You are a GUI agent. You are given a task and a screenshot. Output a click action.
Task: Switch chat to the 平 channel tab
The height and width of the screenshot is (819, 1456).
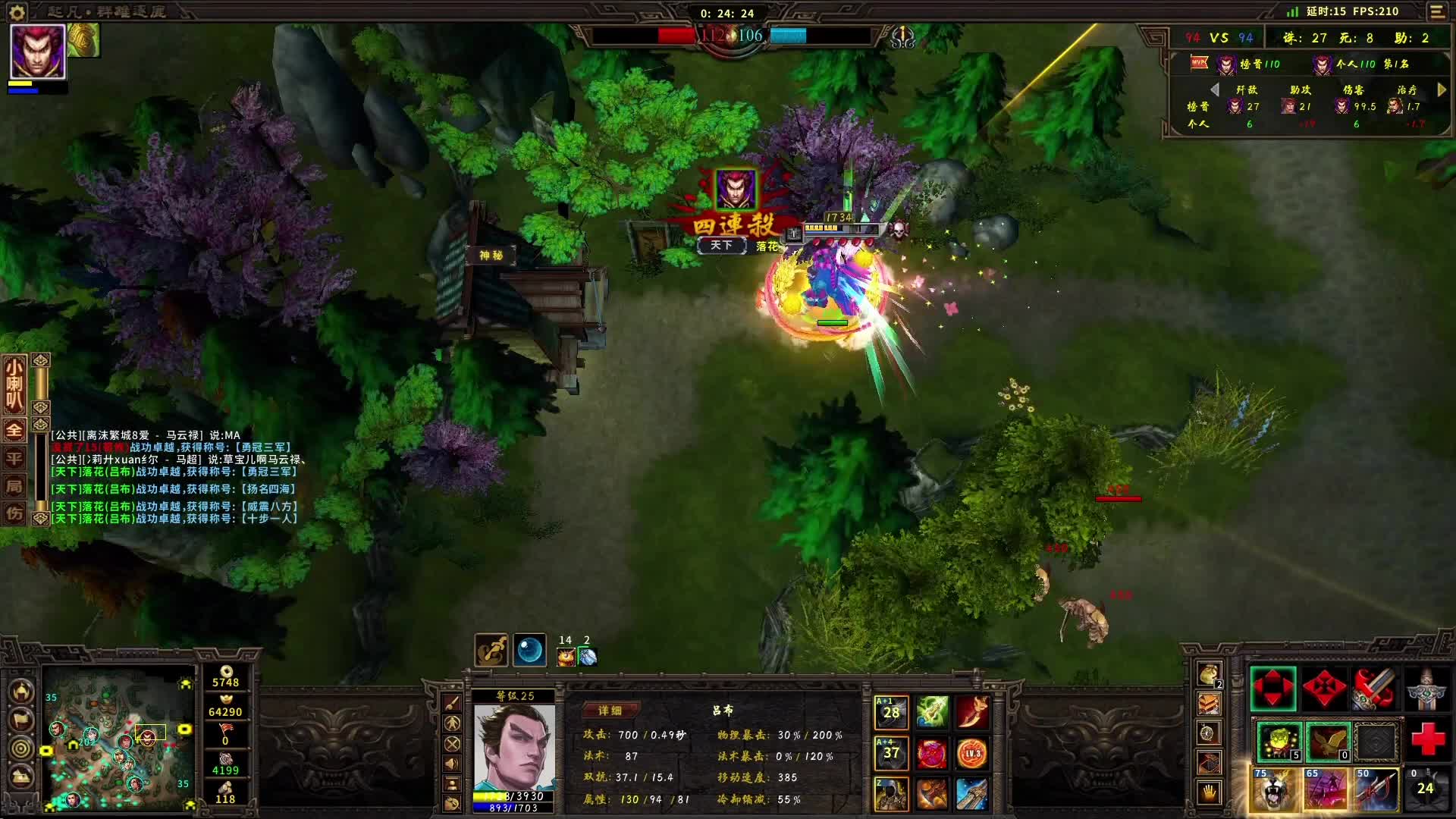coord(14,458)
